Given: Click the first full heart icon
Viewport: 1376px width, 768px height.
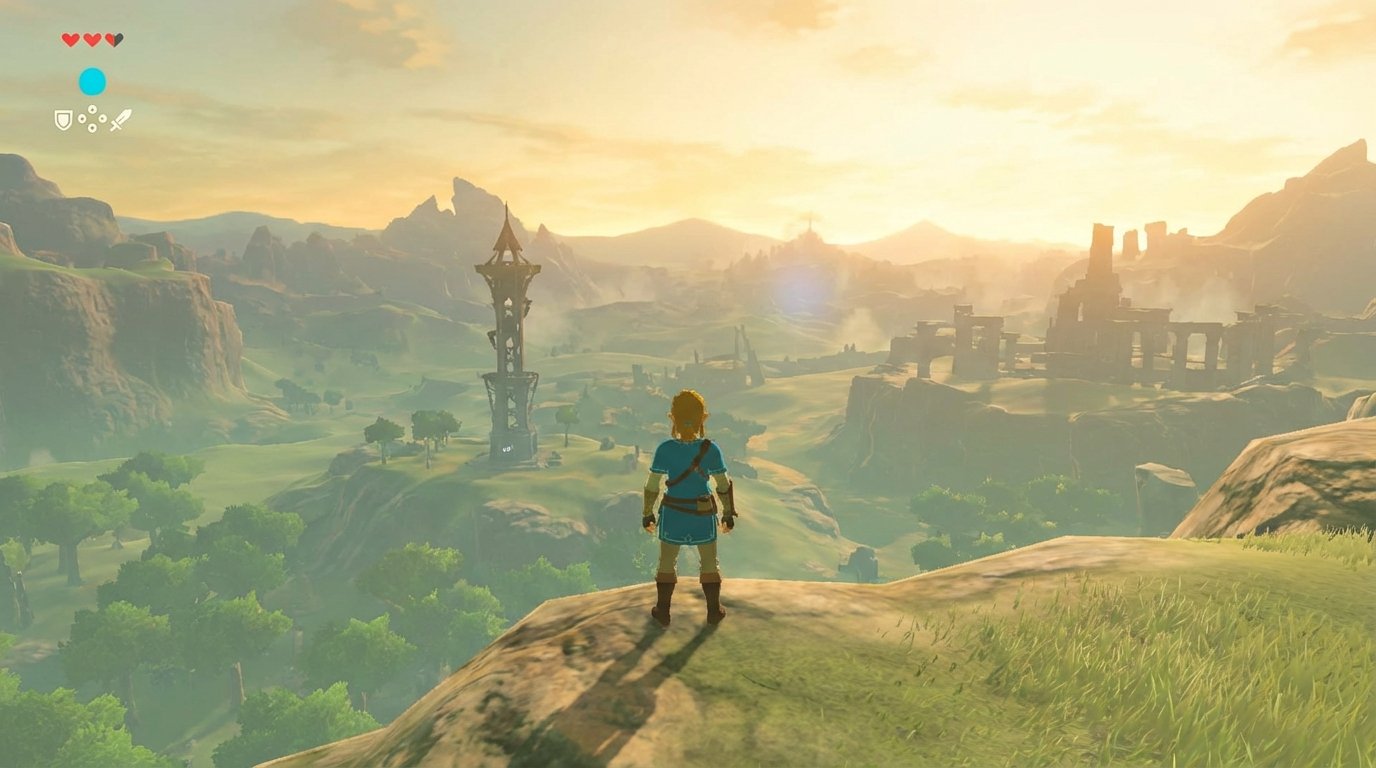Looking at the screenshot, I should coord(71,40).
